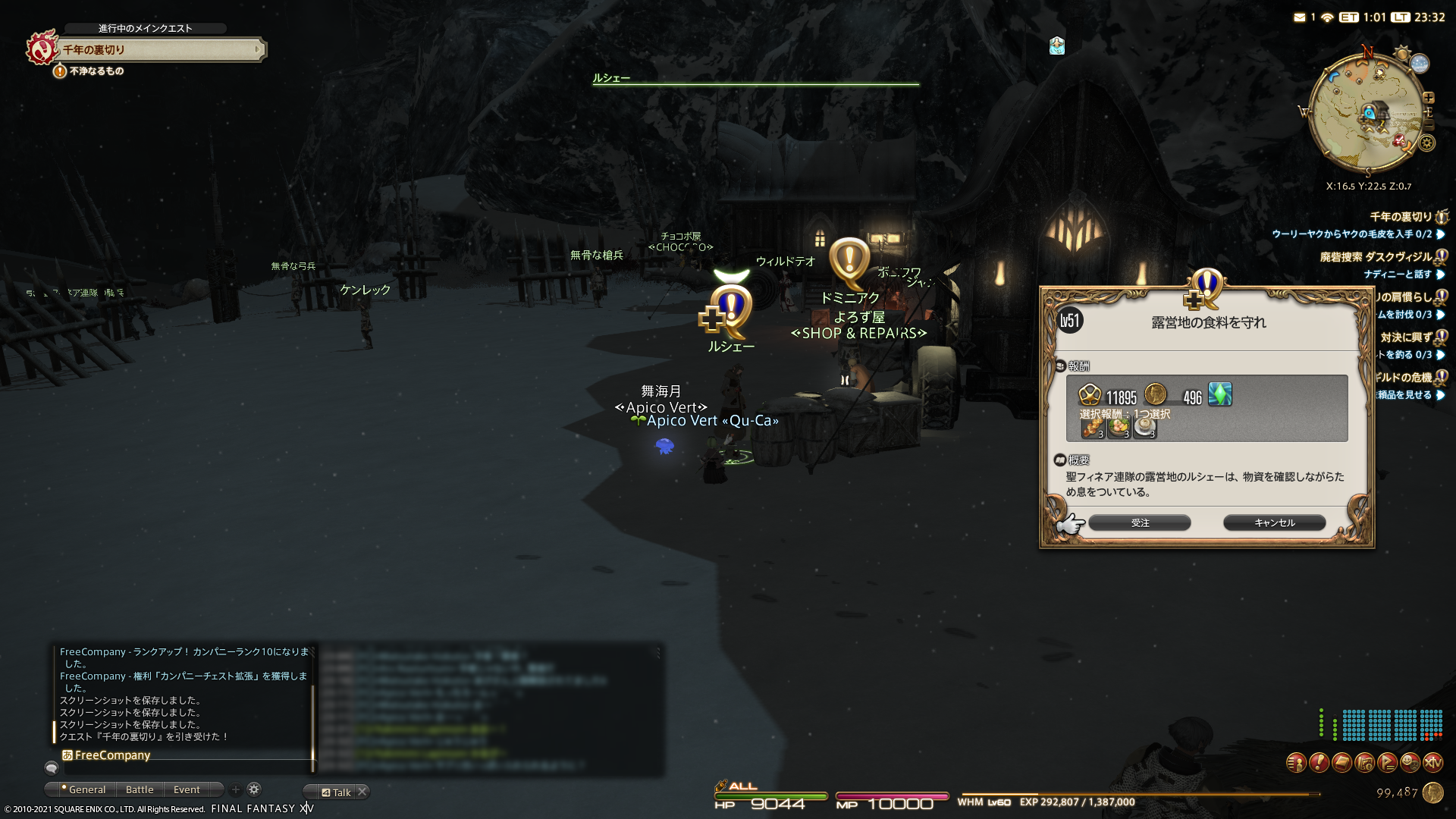Accept the quest with the 受注 button
The height and width of the screenshot is (819, 1456).
pos(1139,523)
